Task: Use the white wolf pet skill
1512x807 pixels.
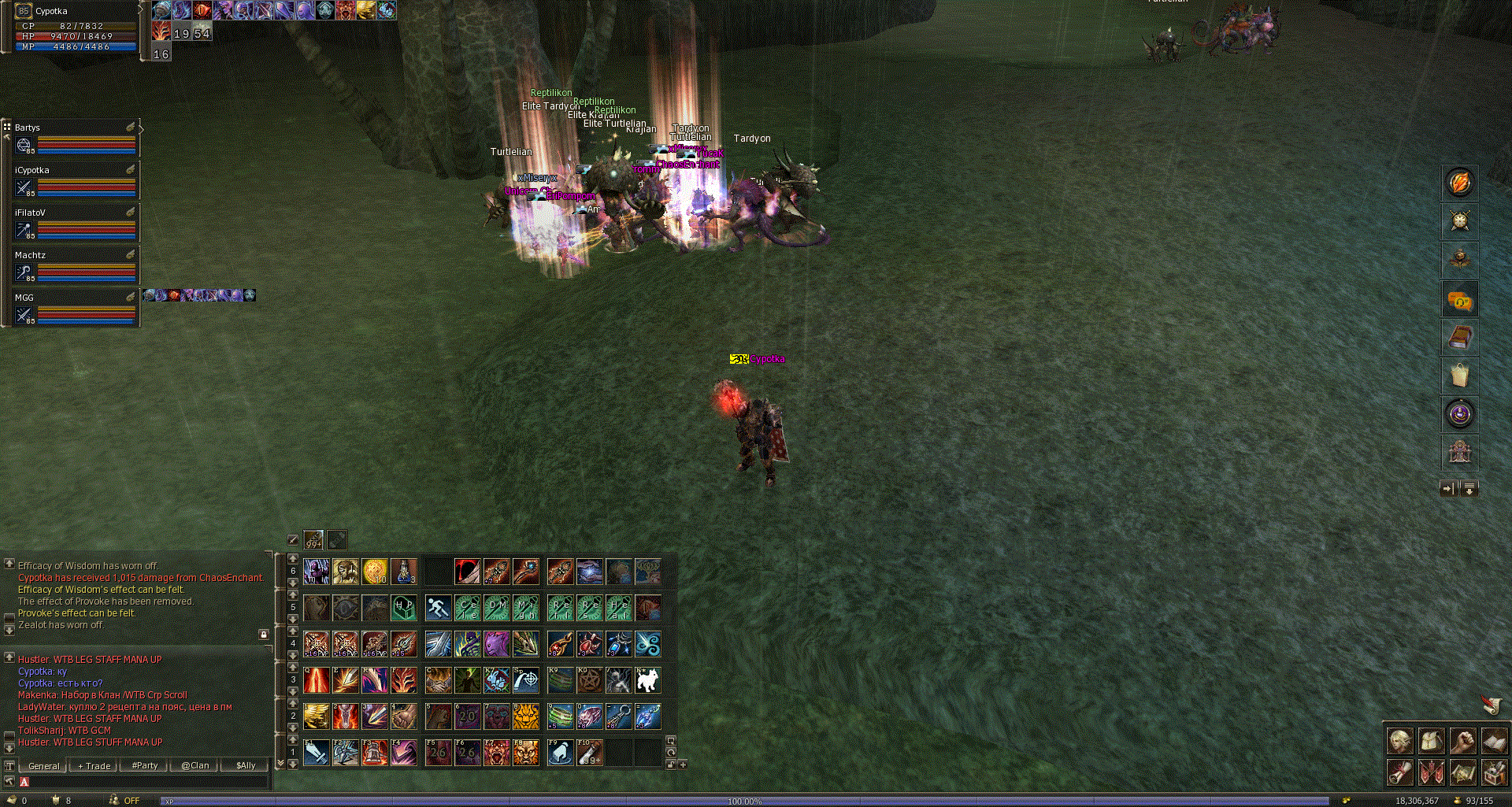Action: point(647,679)
